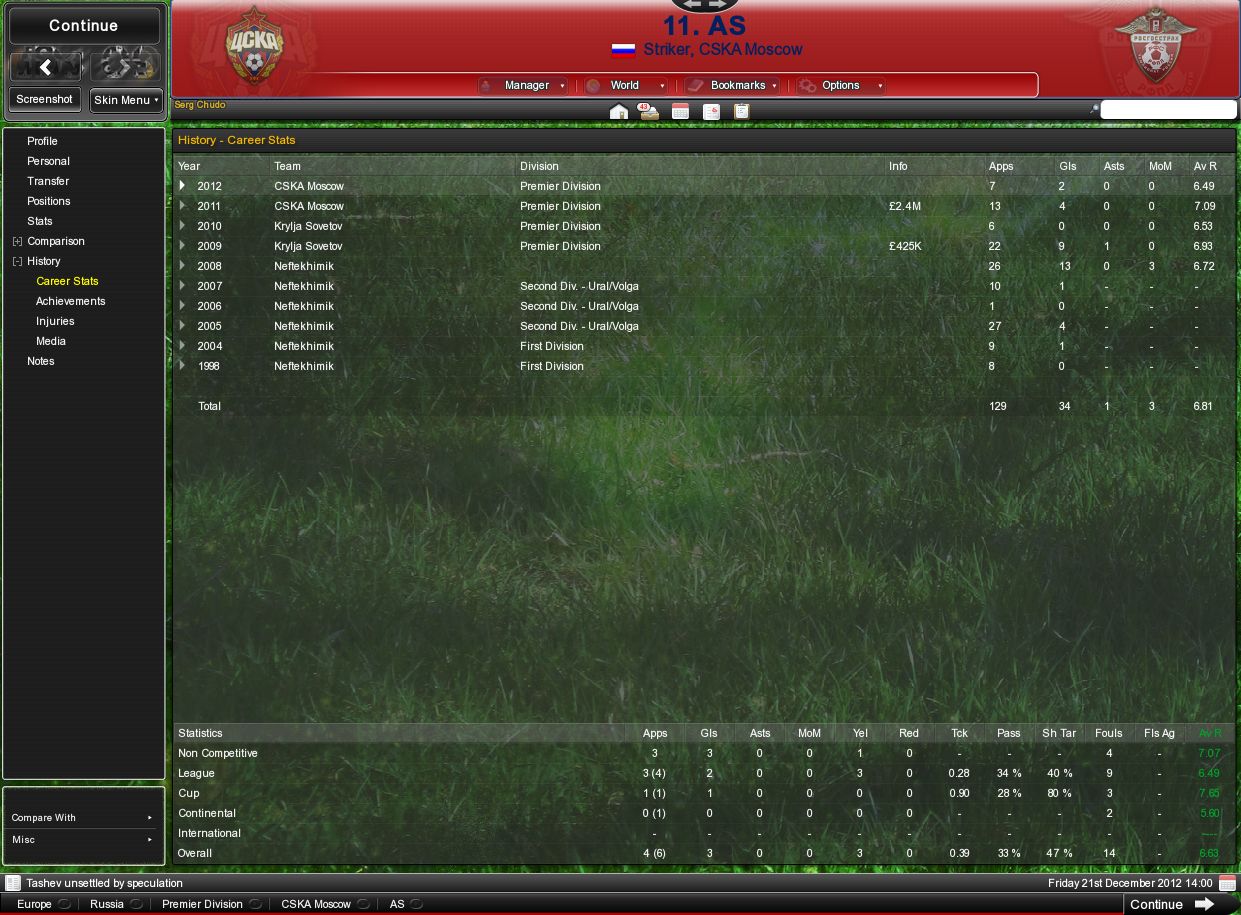
Task: Click the home icon in the toolbar
Action: (x=619, y=111)
